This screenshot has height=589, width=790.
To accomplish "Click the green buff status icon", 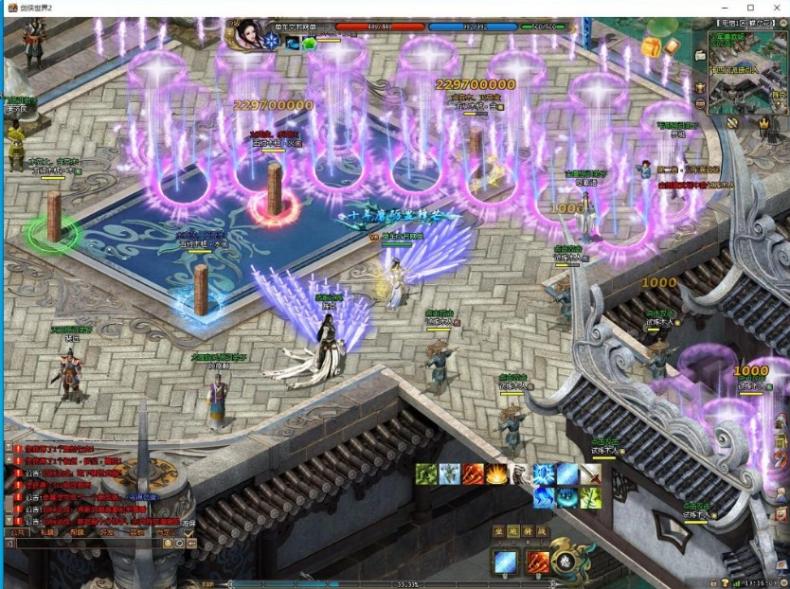I will tap(310, 43).
